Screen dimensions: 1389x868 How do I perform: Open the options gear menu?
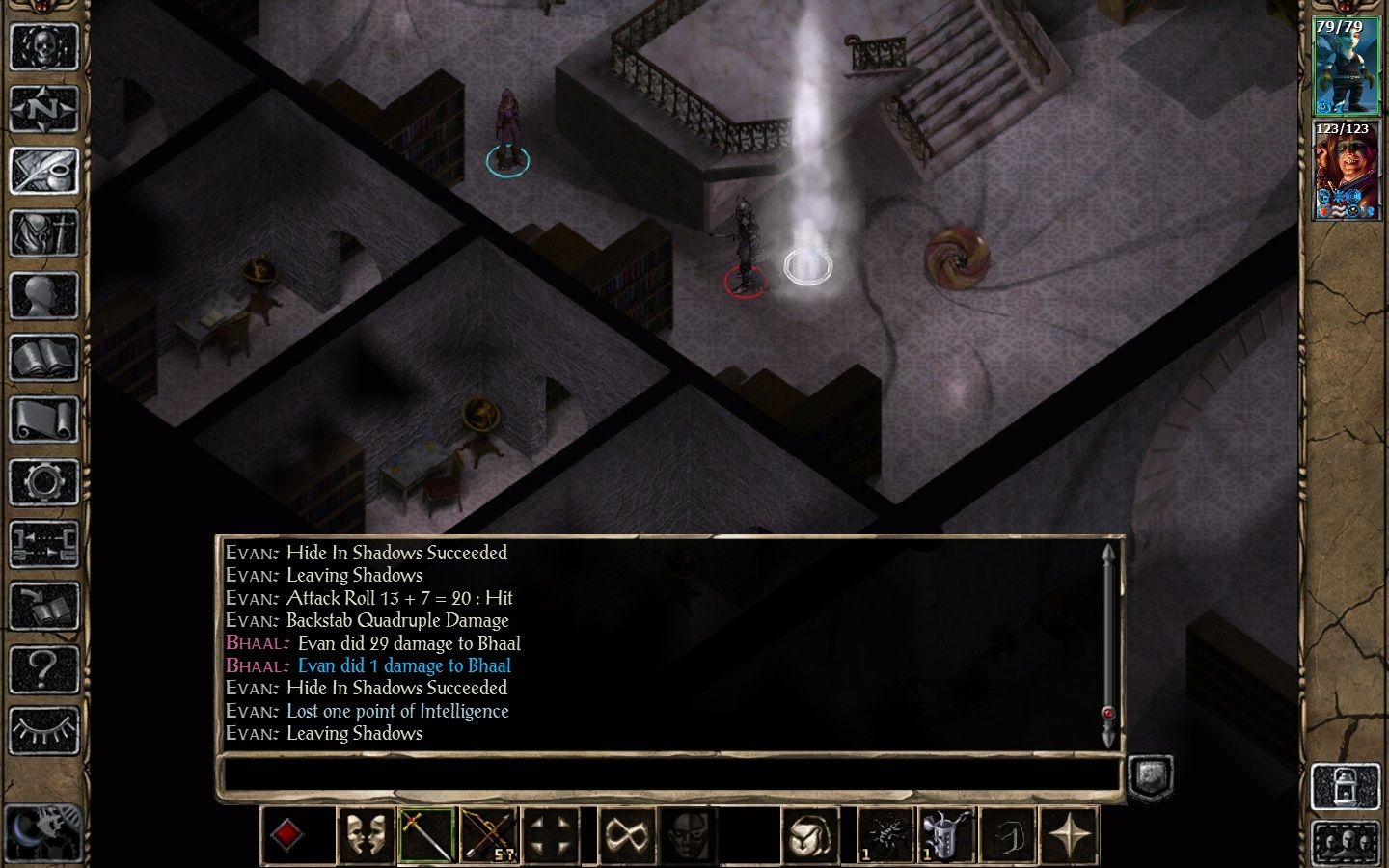point(43,482)
